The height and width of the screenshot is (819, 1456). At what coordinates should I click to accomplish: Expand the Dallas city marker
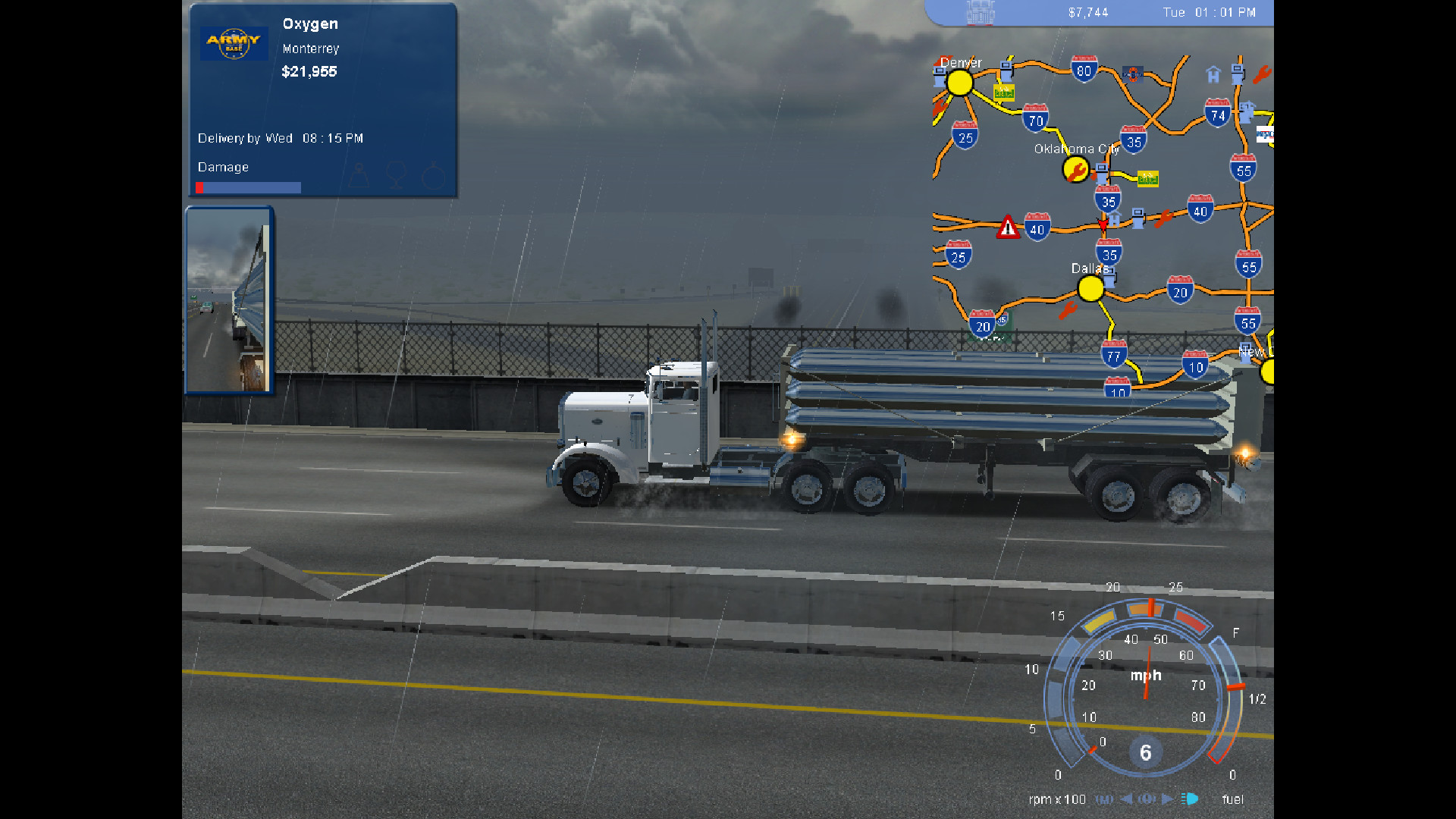[x=1090, y=287]
